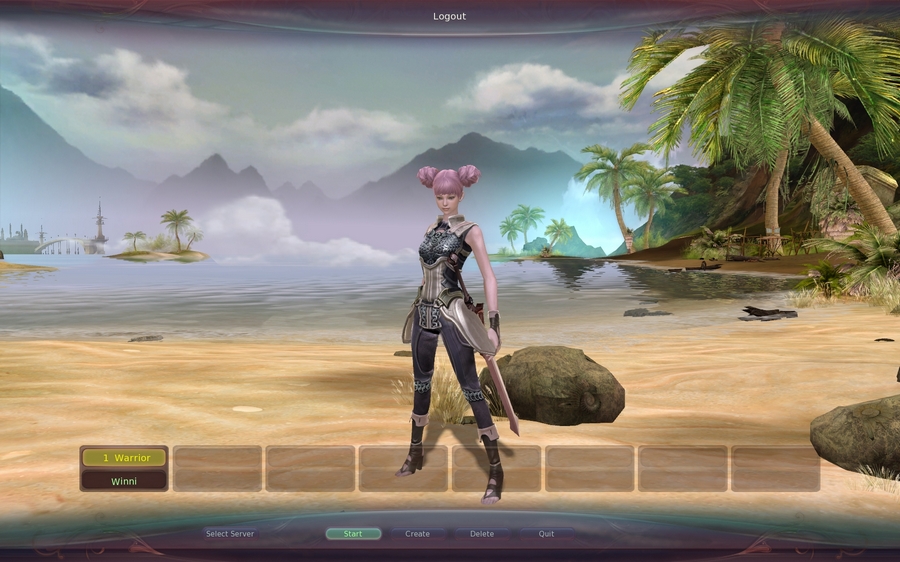Viewport: 900px width, 562px height.
Task: Open the Create character screen
Action: (x=418, y=534)
